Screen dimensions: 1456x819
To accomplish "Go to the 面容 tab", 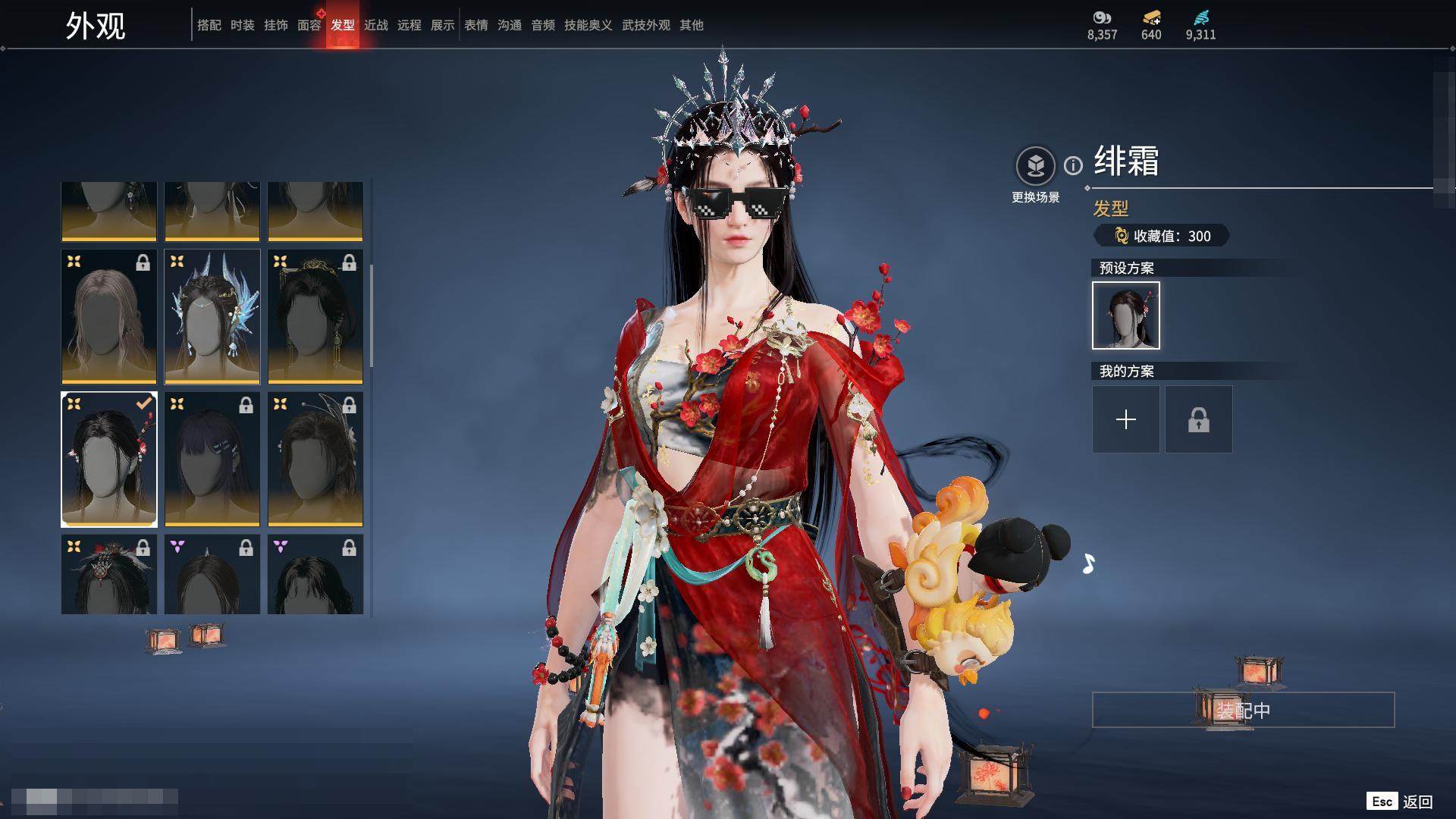I will (x=309, y=25).
